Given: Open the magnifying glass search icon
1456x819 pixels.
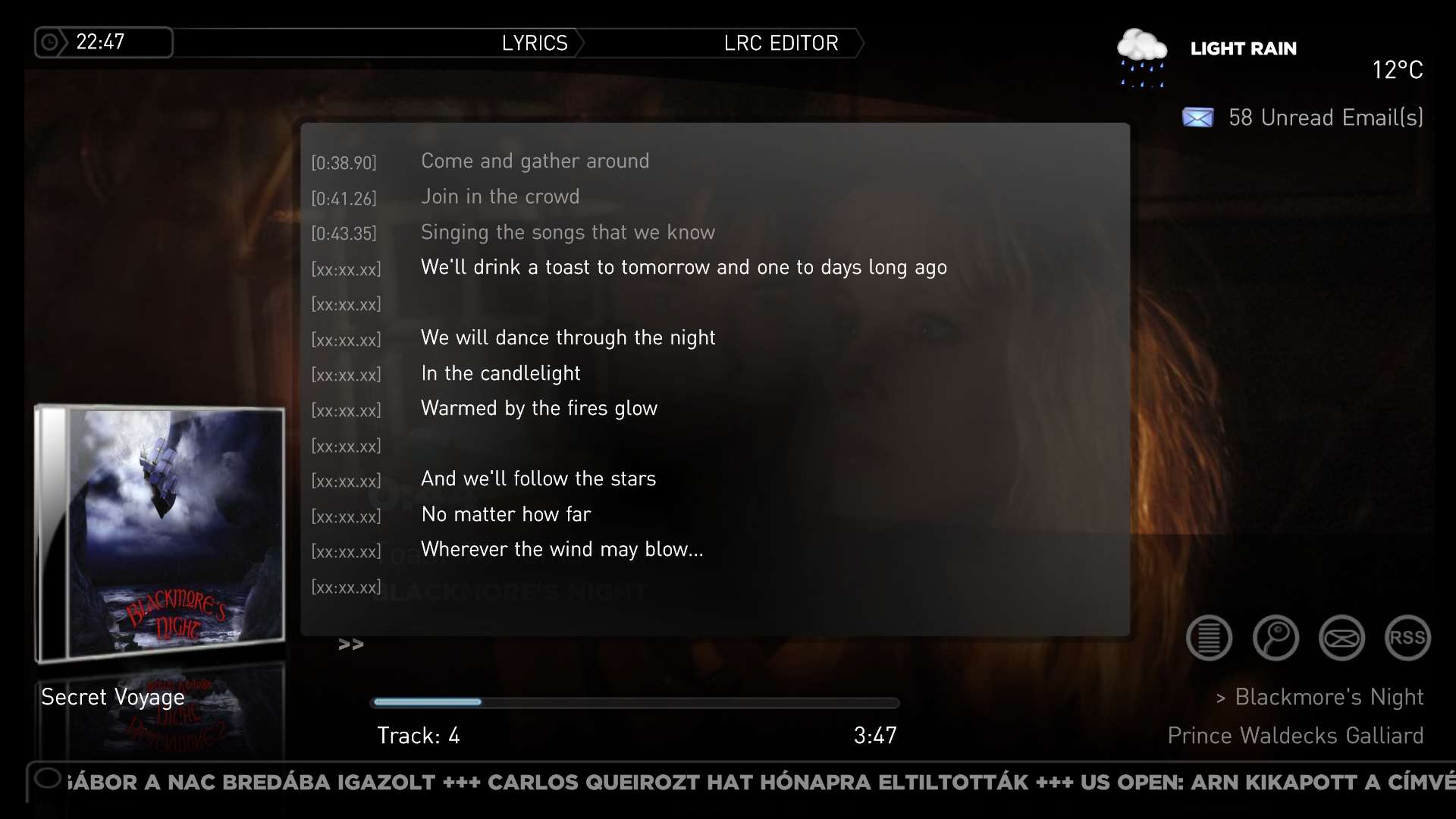Looking at the screenshot, I should 1276,638.
